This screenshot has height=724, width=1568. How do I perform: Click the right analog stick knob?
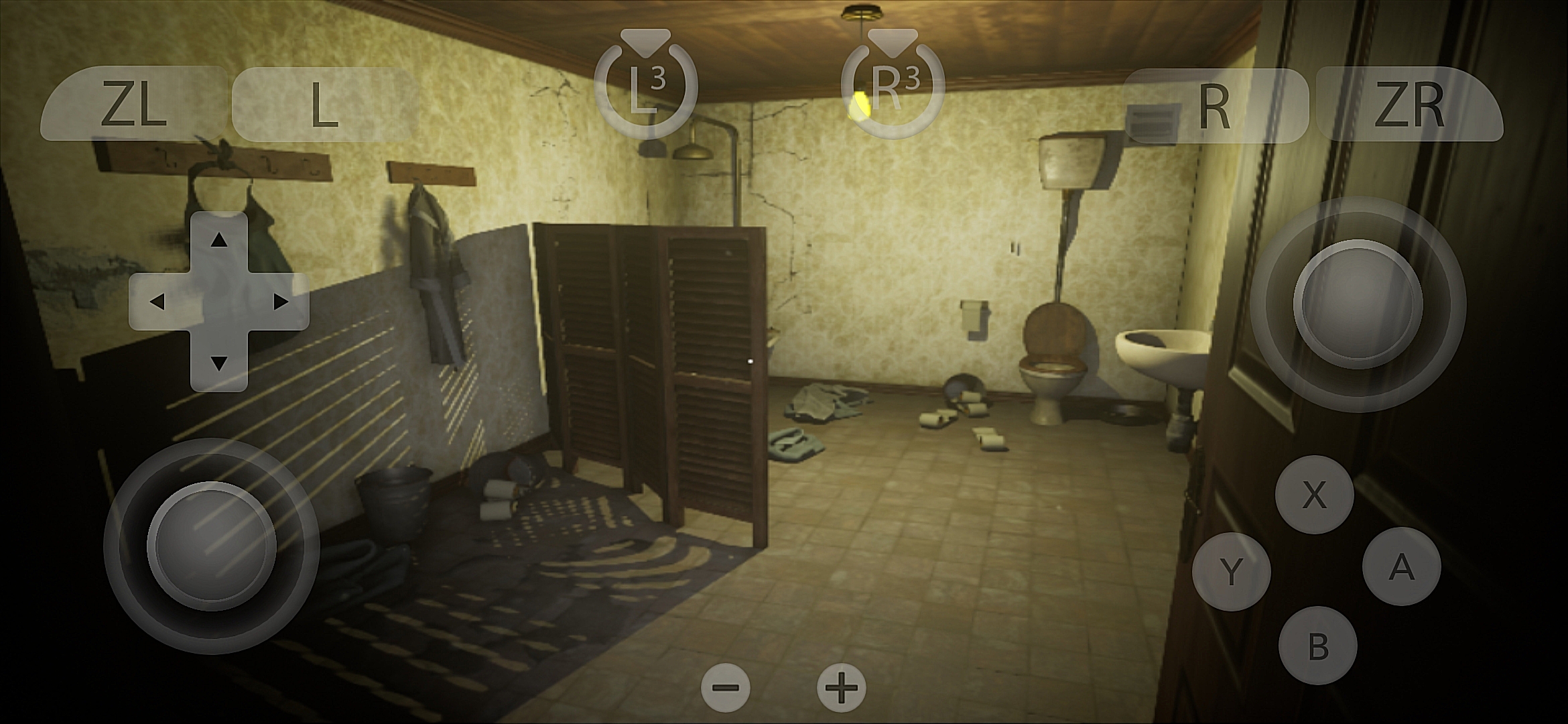(x=1358, y=304)
